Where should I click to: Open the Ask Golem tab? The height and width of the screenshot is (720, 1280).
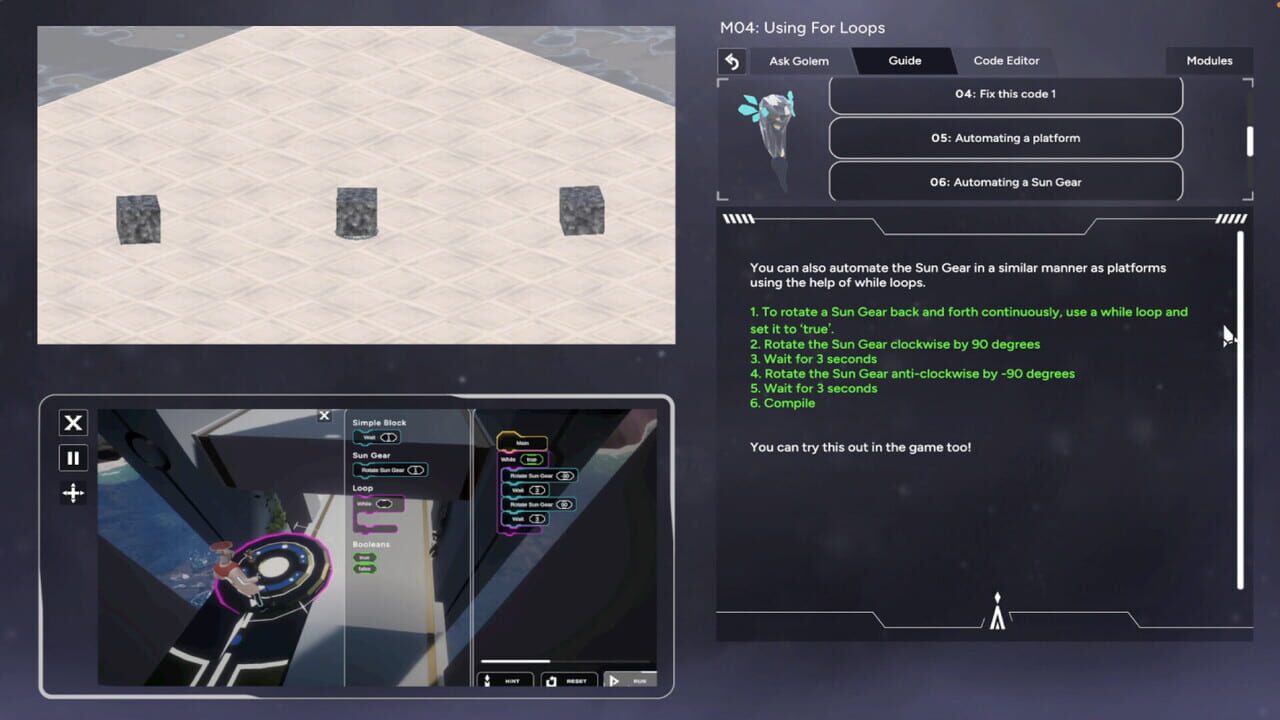[x=798, y=60]
